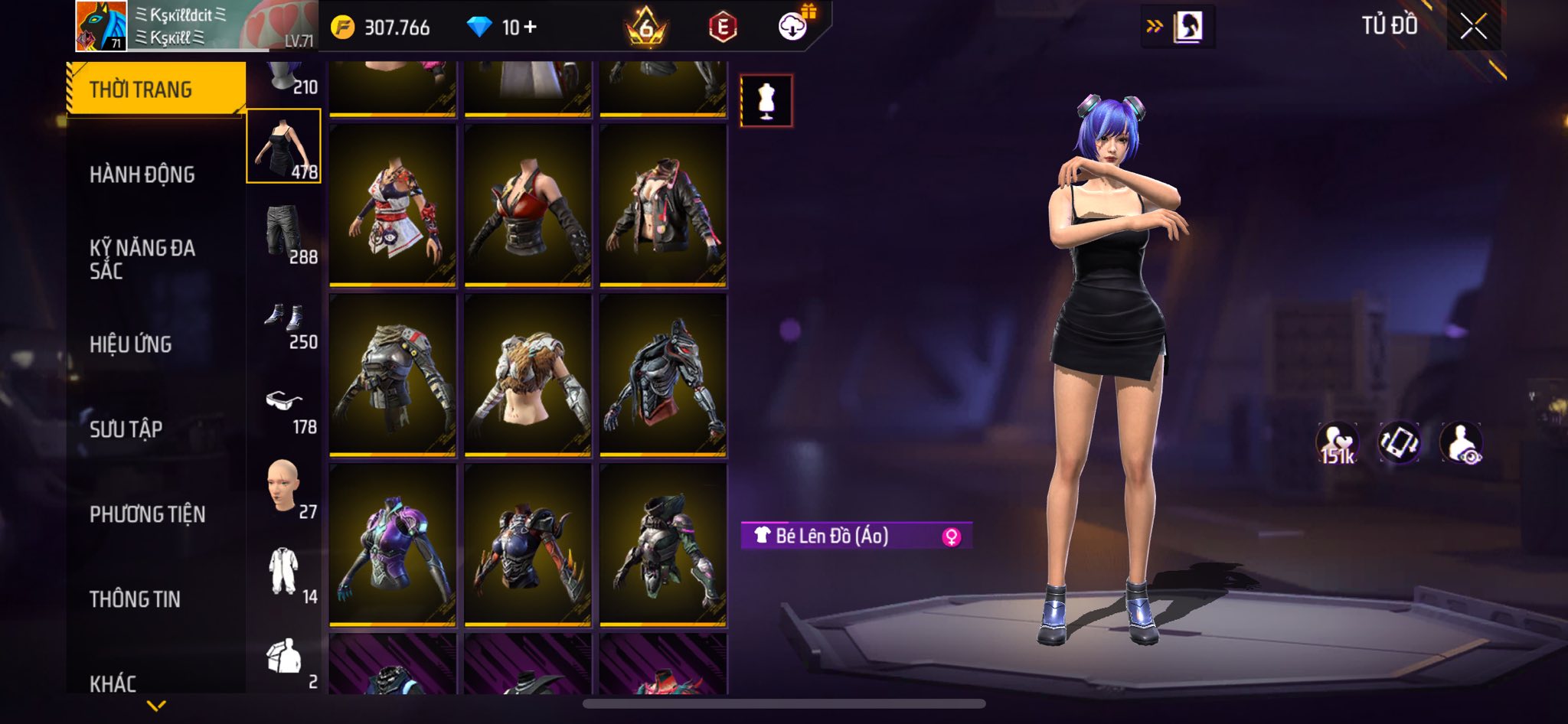1568x724 pixels.
Task: Open the PHƯƠNG TIỆN section
Action: point(148,514)
